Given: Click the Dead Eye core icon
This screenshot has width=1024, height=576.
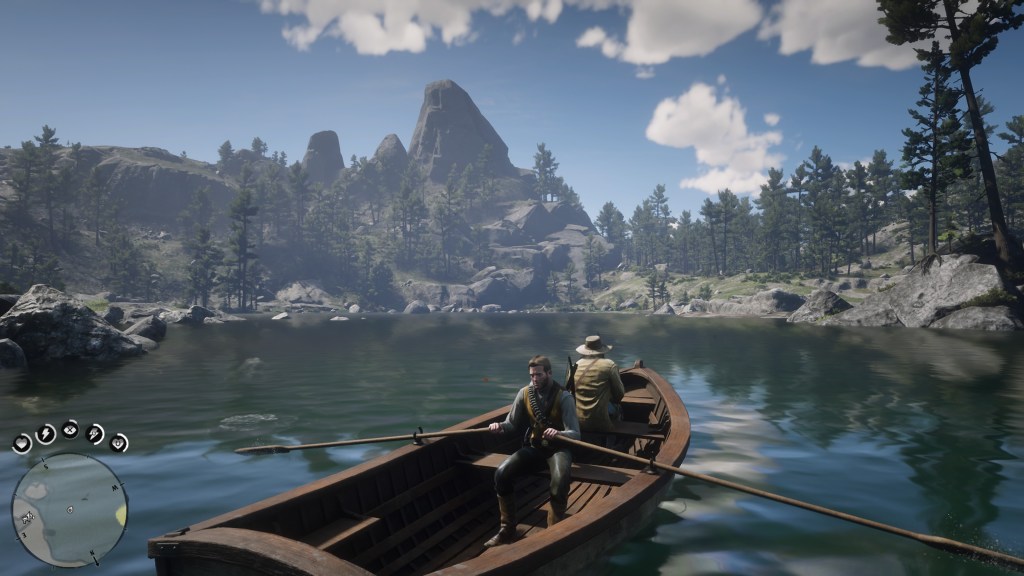Looking at the screenshot, I should pos(70,429).
